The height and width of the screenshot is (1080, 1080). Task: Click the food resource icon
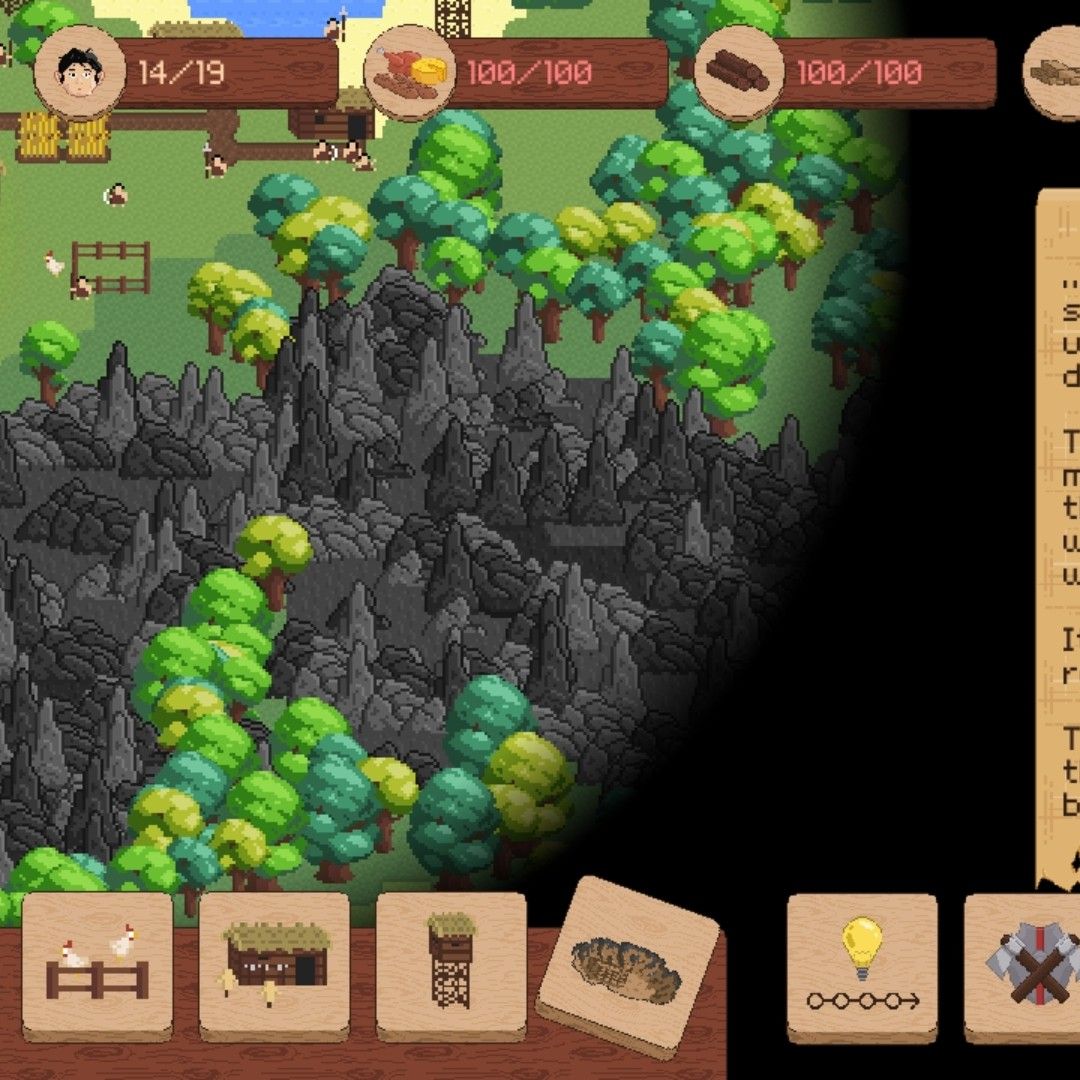point(409,72)
